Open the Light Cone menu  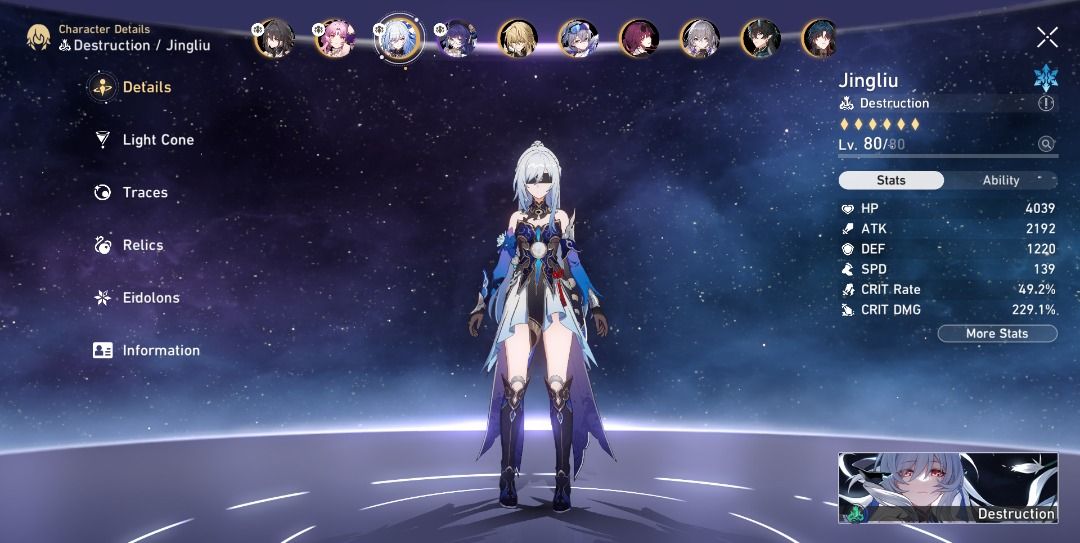145,140
